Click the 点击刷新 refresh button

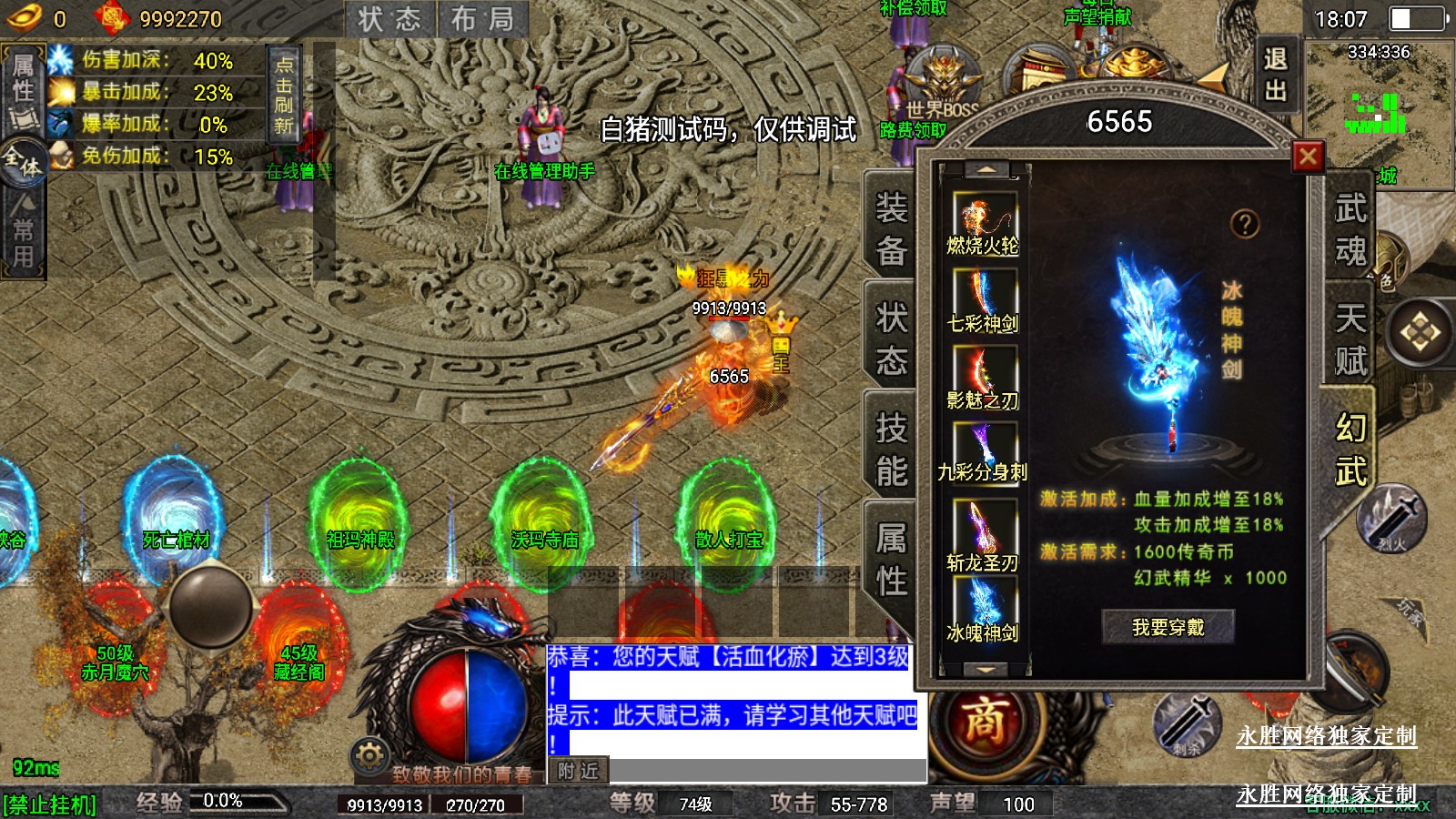[x=284, y=95]
